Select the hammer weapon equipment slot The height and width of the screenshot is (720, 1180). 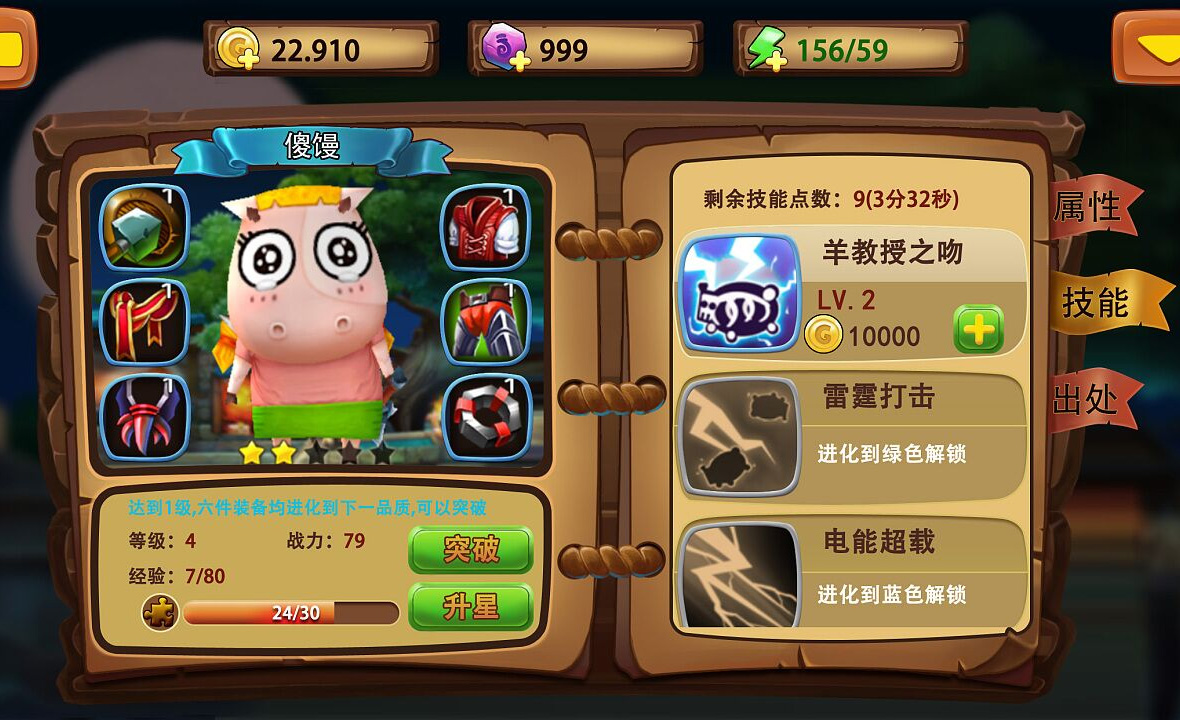pyautogui.click(x=144, y=226)
